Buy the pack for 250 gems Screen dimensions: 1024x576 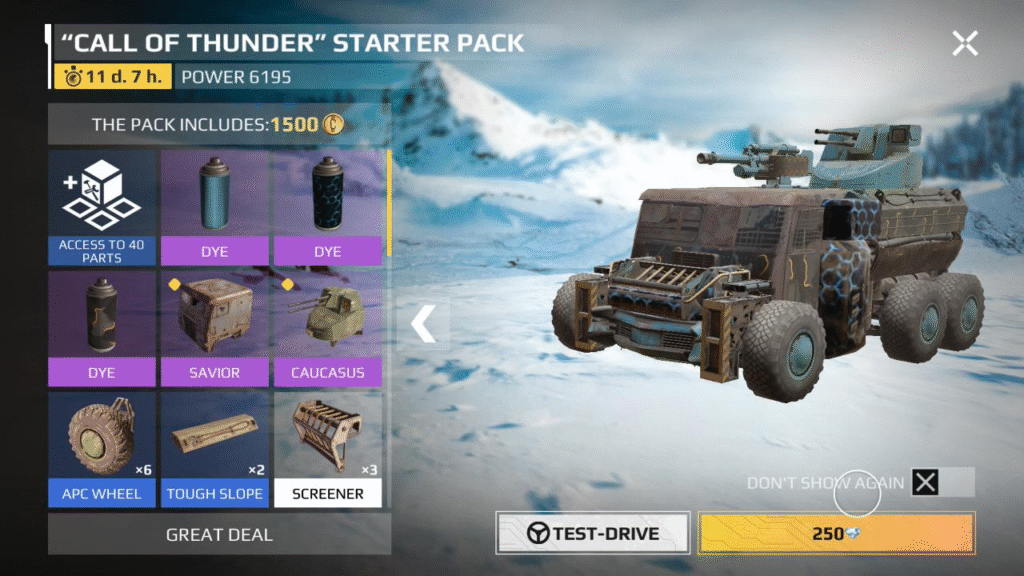(835, 533)
